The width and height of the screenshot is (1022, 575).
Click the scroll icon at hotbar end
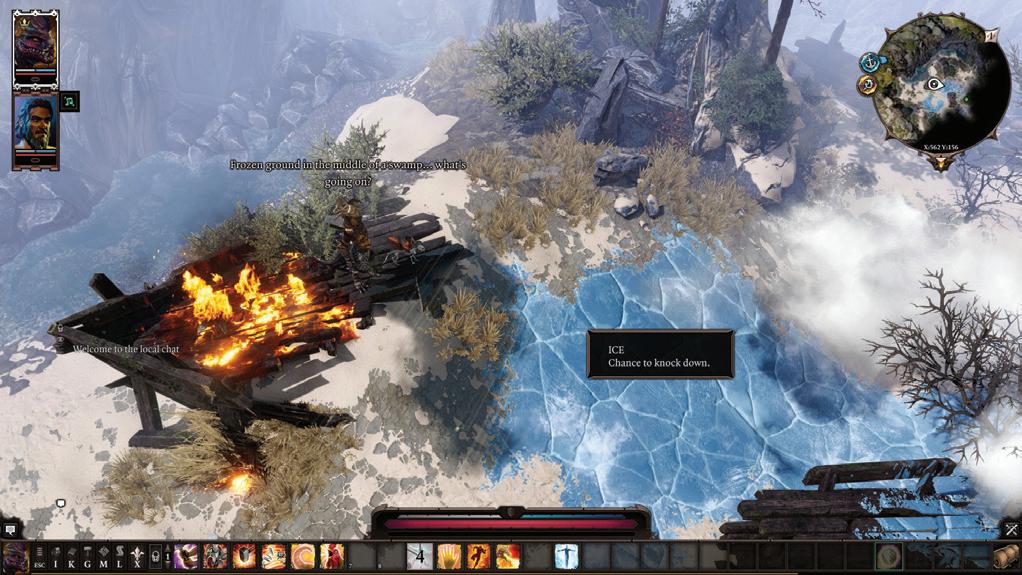pos(1006,556)
